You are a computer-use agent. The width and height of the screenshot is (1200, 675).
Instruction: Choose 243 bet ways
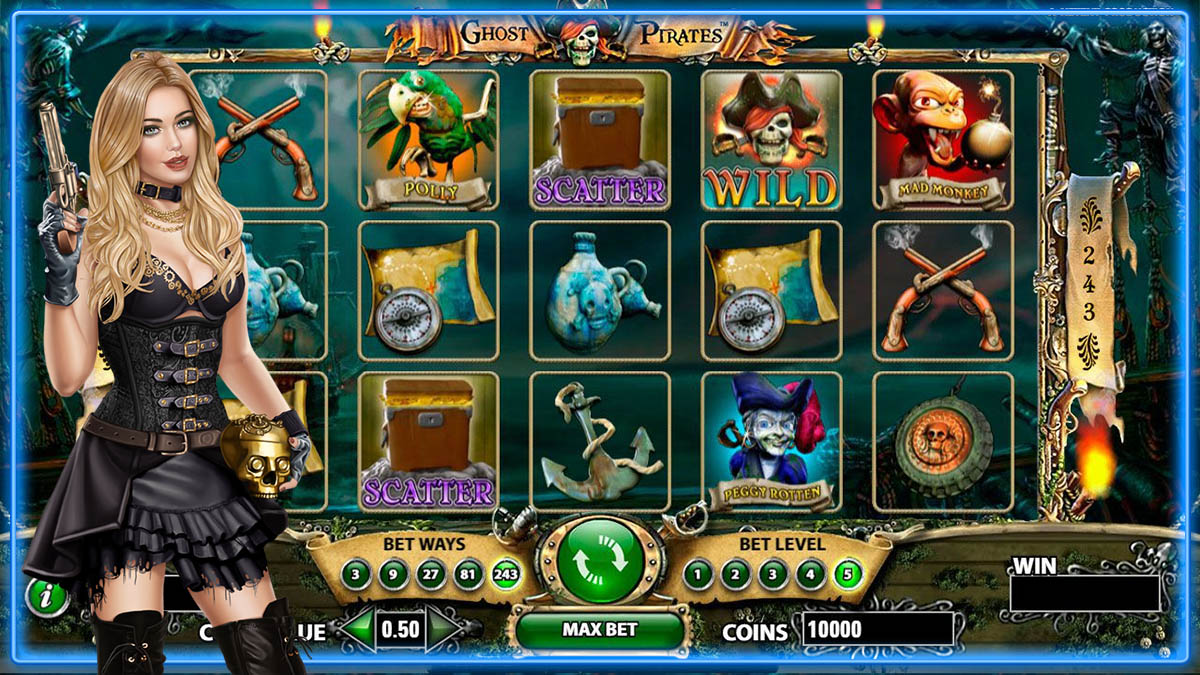tap(507, 574)
